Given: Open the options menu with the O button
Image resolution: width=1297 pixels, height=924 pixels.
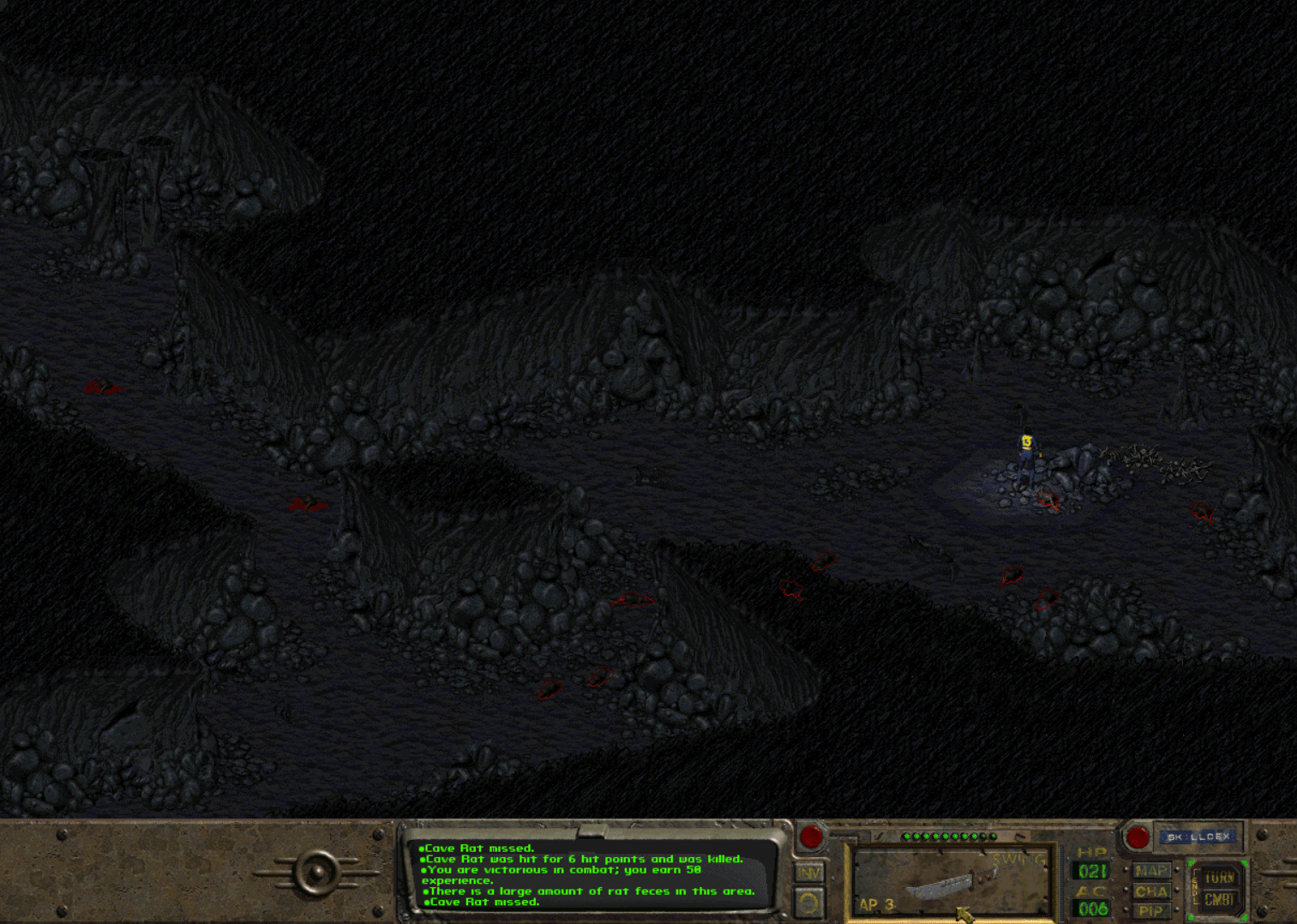Looking at the screenshot, I should [810, 903].
